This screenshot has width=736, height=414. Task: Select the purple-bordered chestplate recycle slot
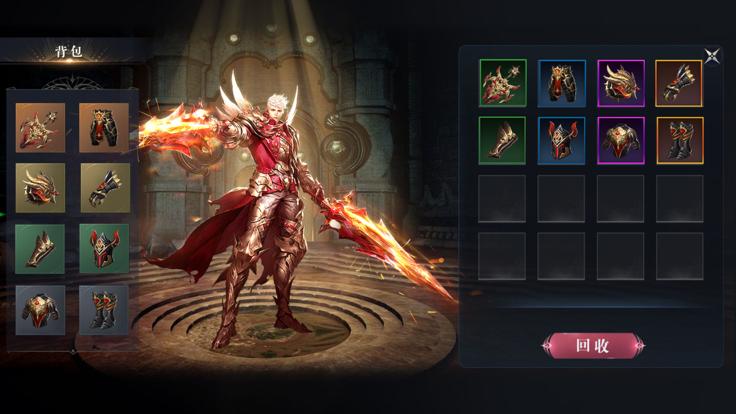pyautogui.click(x=621, y=140)
